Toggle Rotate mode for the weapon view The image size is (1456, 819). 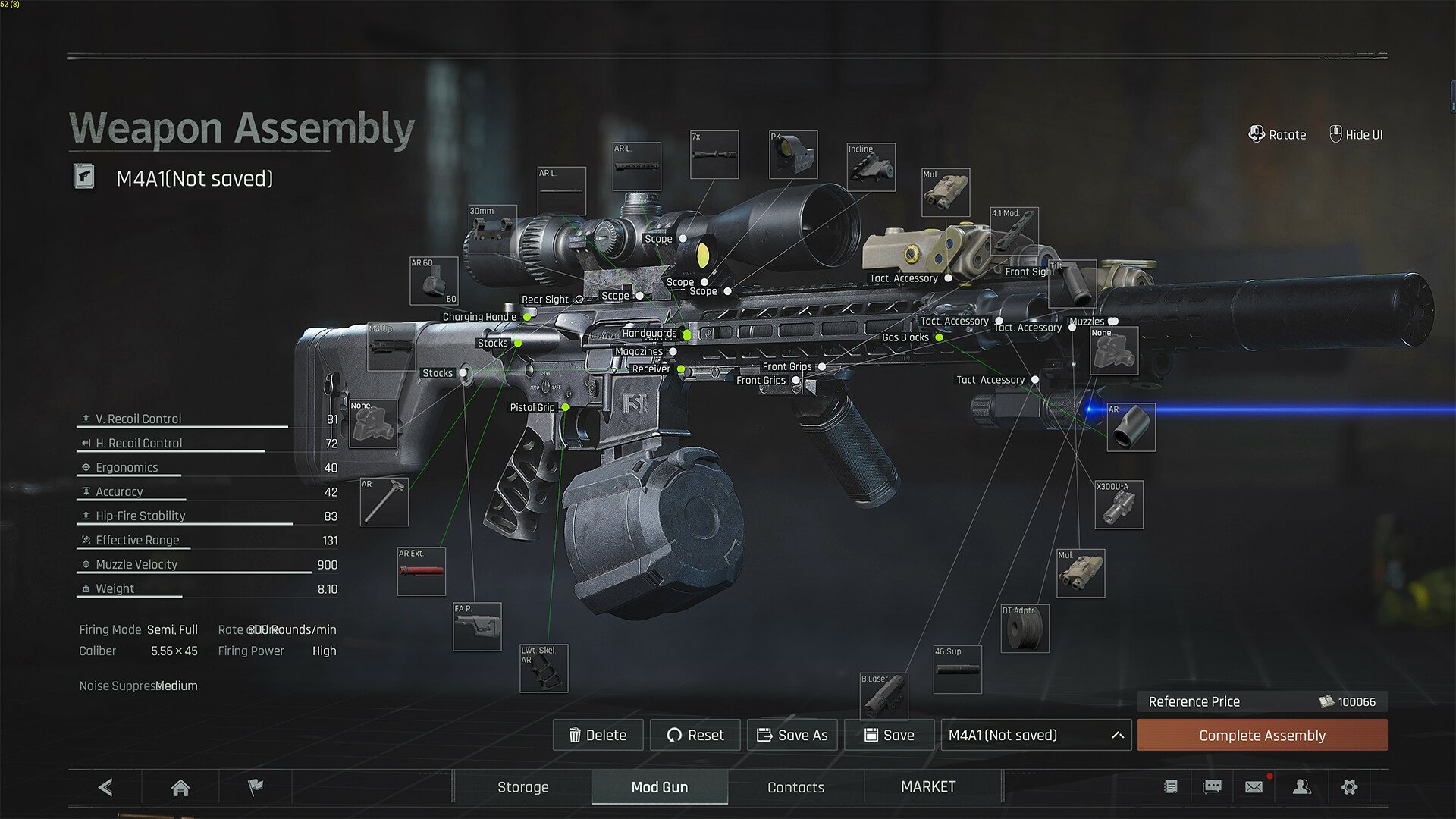[1277, 134]
